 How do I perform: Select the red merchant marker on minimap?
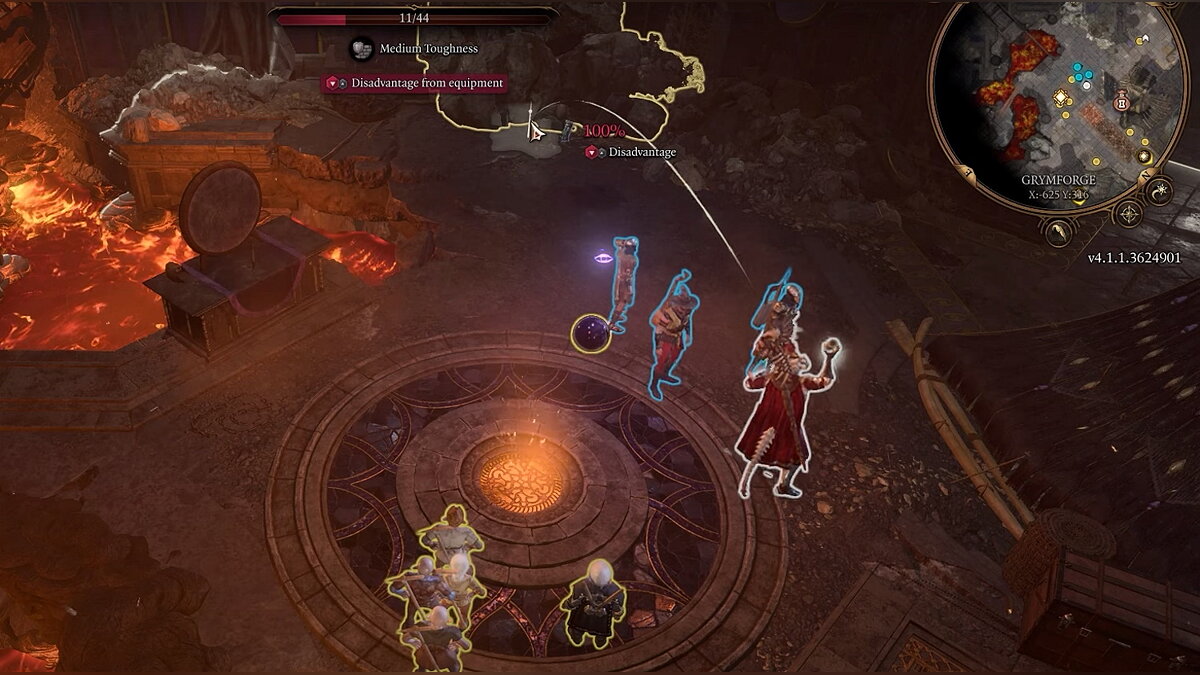point(1121,102)
